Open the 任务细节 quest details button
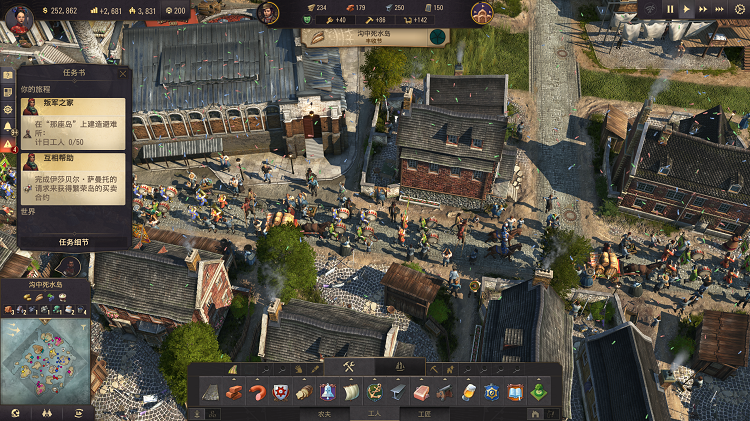The image size is (750, 421). (x=73, y=241)
